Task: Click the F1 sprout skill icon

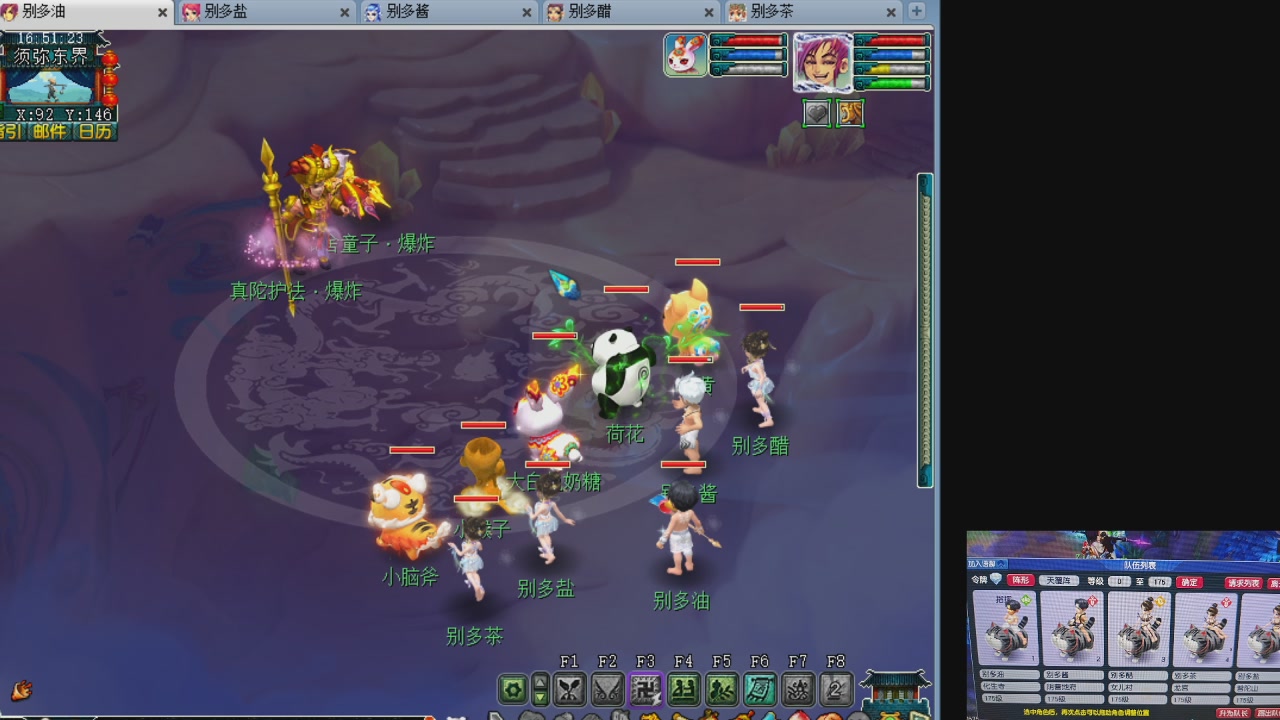Action: tap(570, 687)
